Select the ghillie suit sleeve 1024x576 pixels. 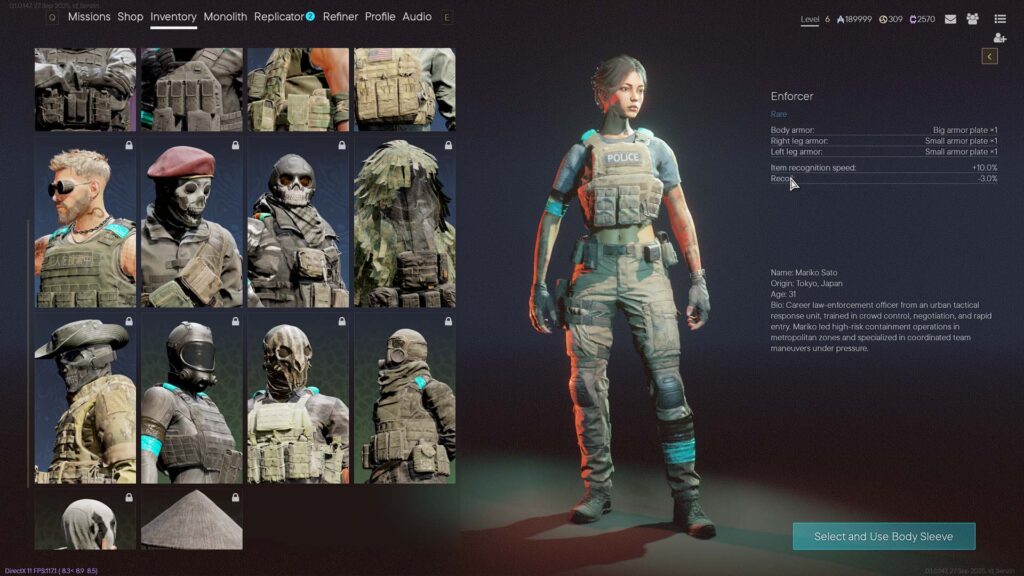tap(404, 223)
